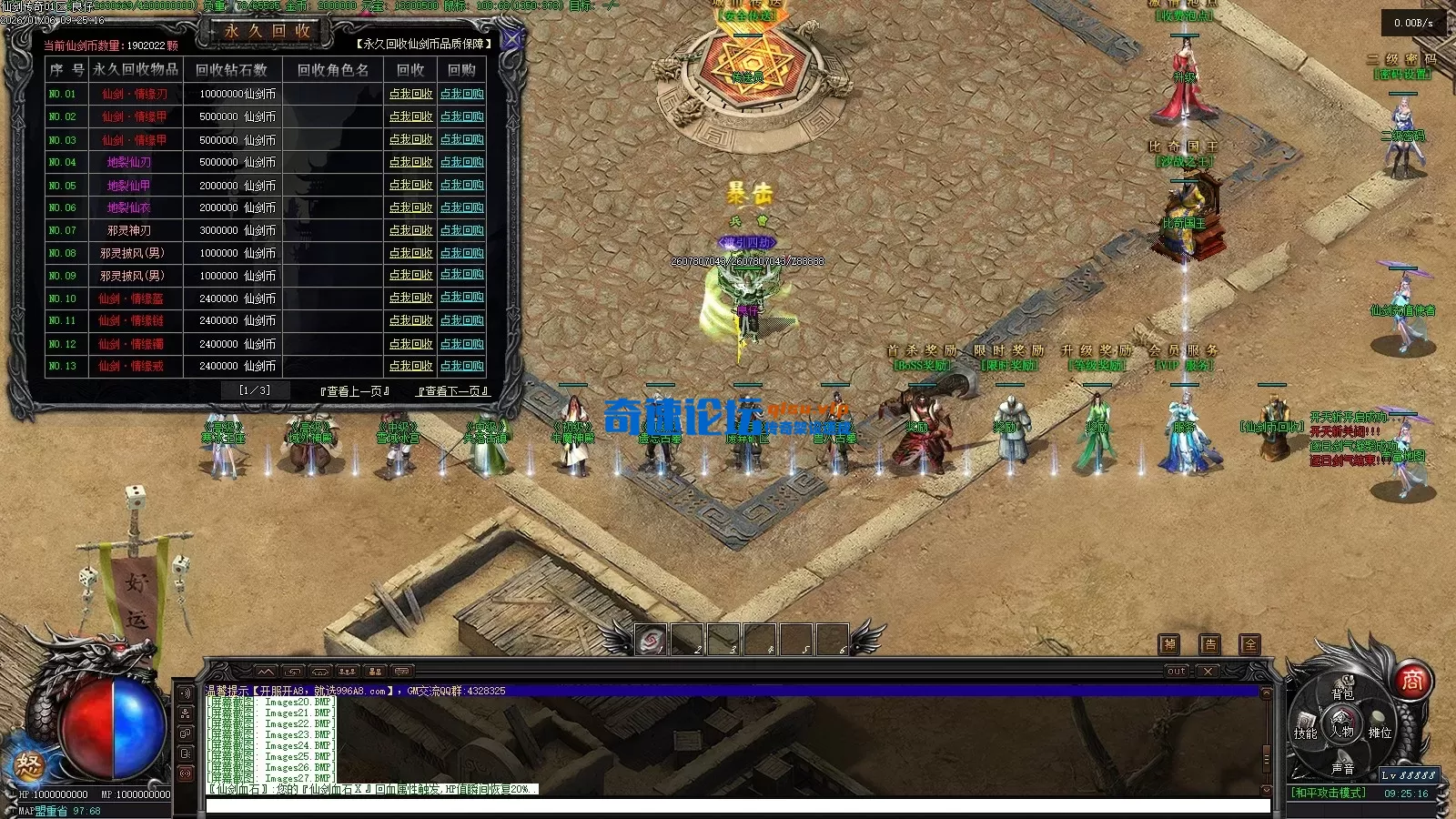1456x819 pixels.
Task: Open the 人物 character sheet
Action: coord(1342,731)
